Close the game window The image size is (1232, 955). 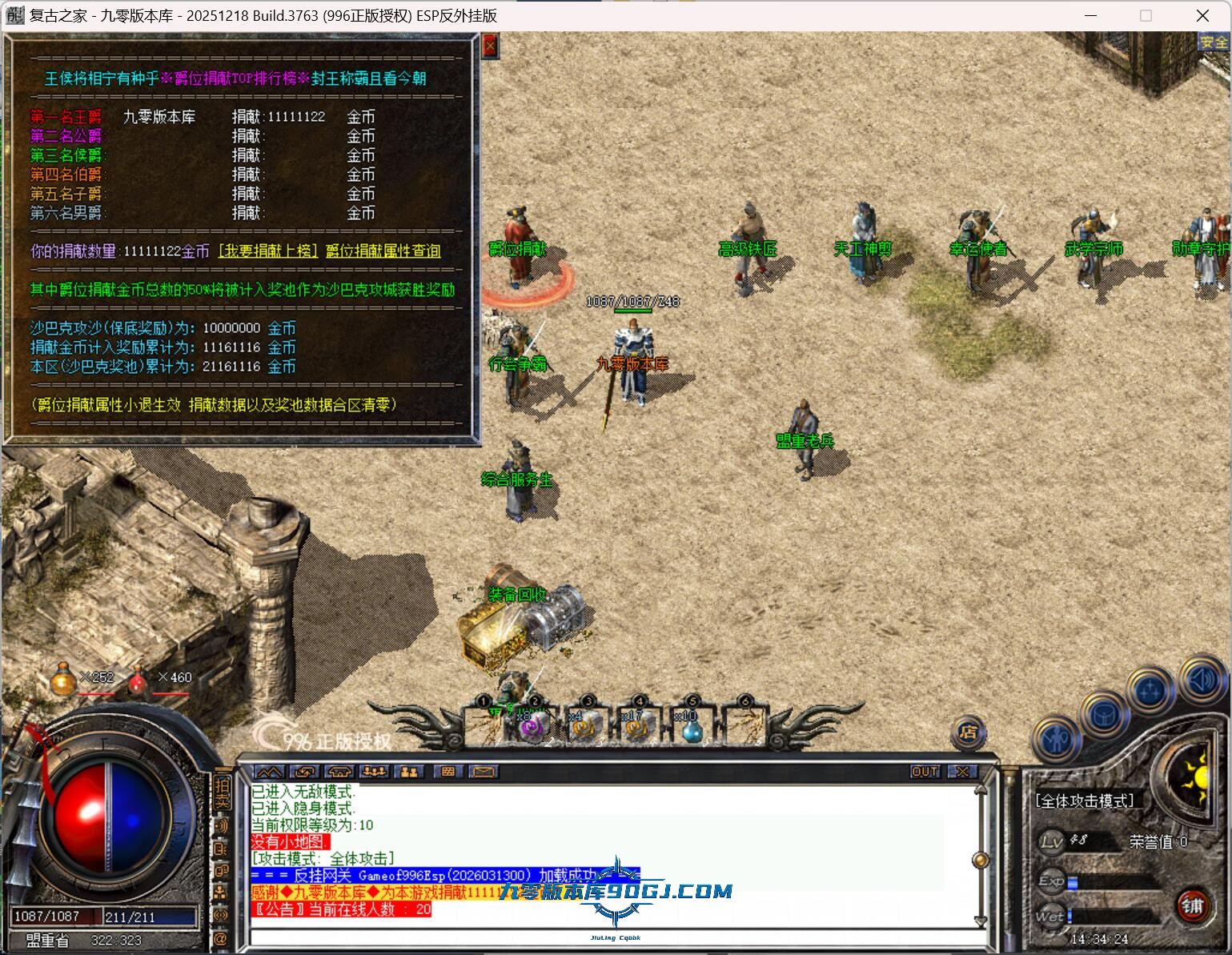click(1202, 15)
